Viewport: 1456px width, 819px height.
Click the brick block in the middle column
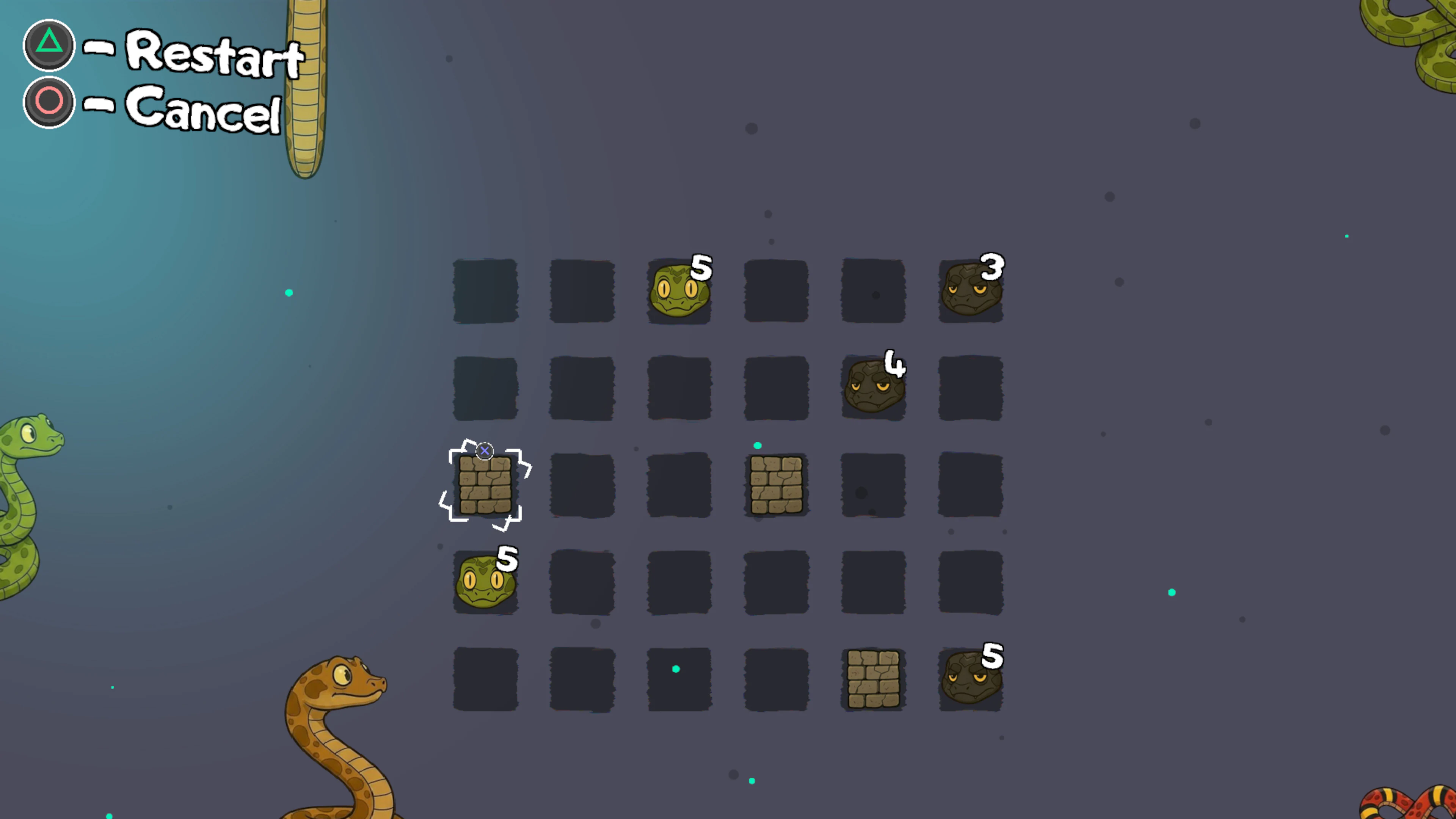point(775,485)
